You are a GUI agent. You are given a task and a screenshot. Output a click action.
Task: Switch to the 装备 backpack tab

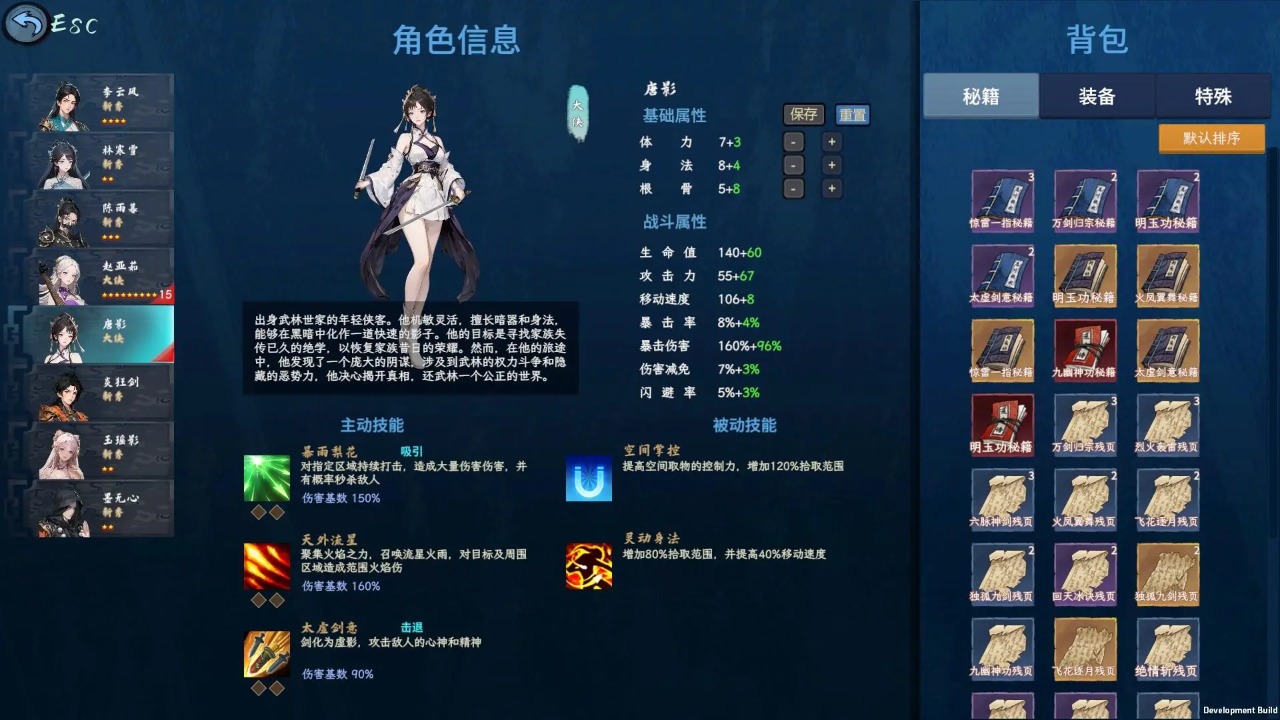[1097, 96]
